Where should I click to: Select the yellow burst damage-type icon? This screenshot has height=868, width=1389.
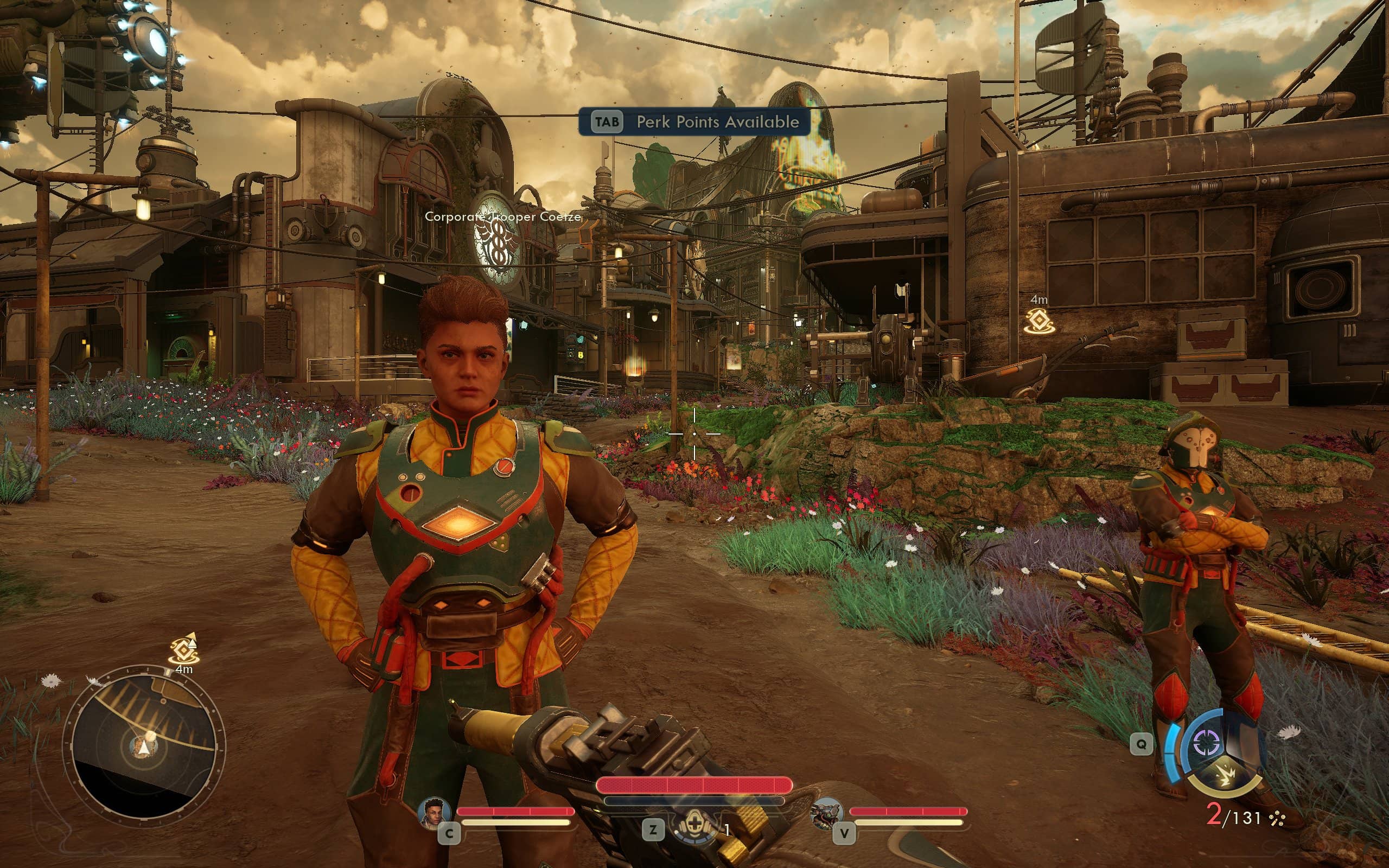coord(1227,776)
